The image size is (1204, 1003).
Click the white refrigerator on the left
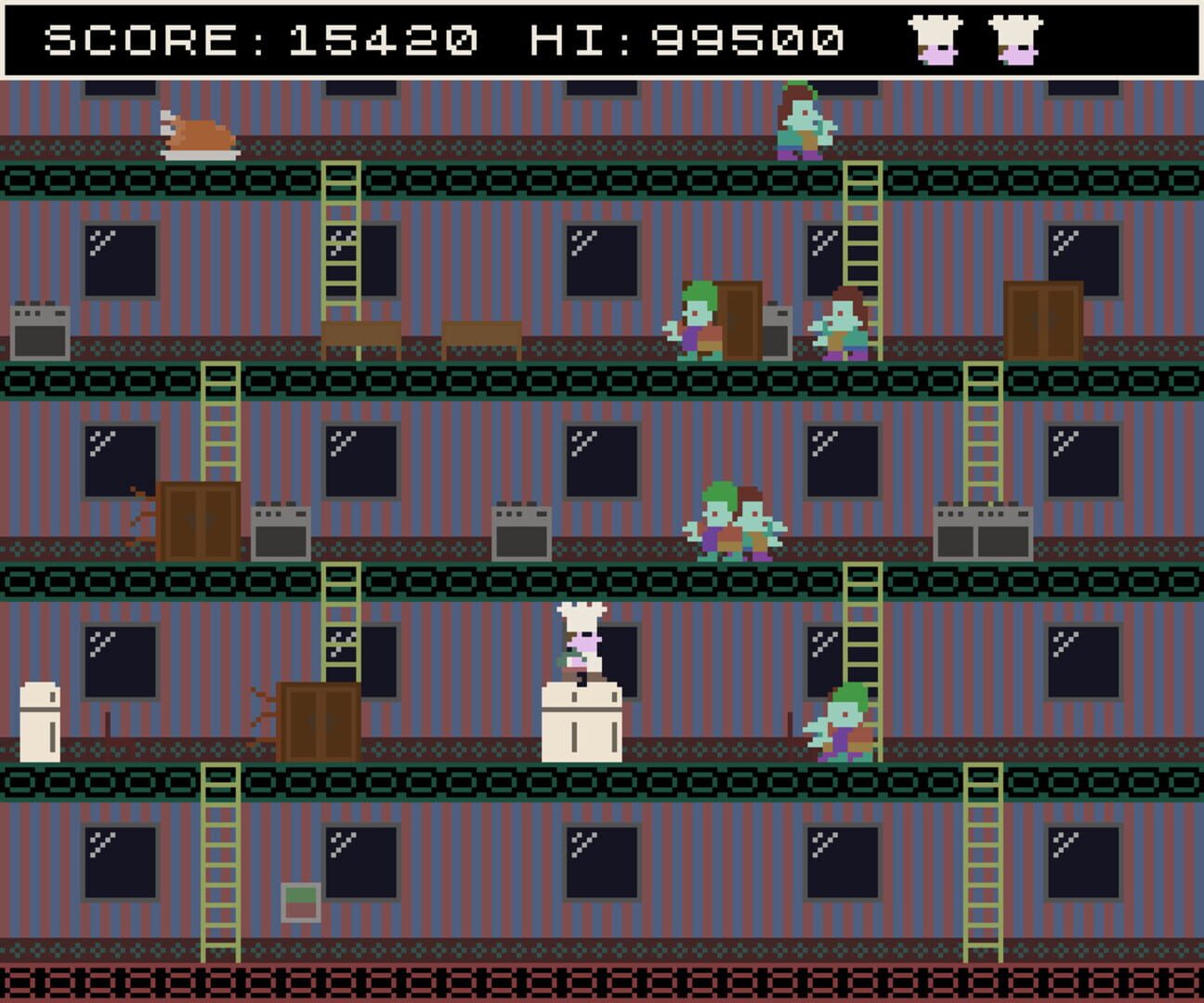pyautogui.click(x=39, y=720)
